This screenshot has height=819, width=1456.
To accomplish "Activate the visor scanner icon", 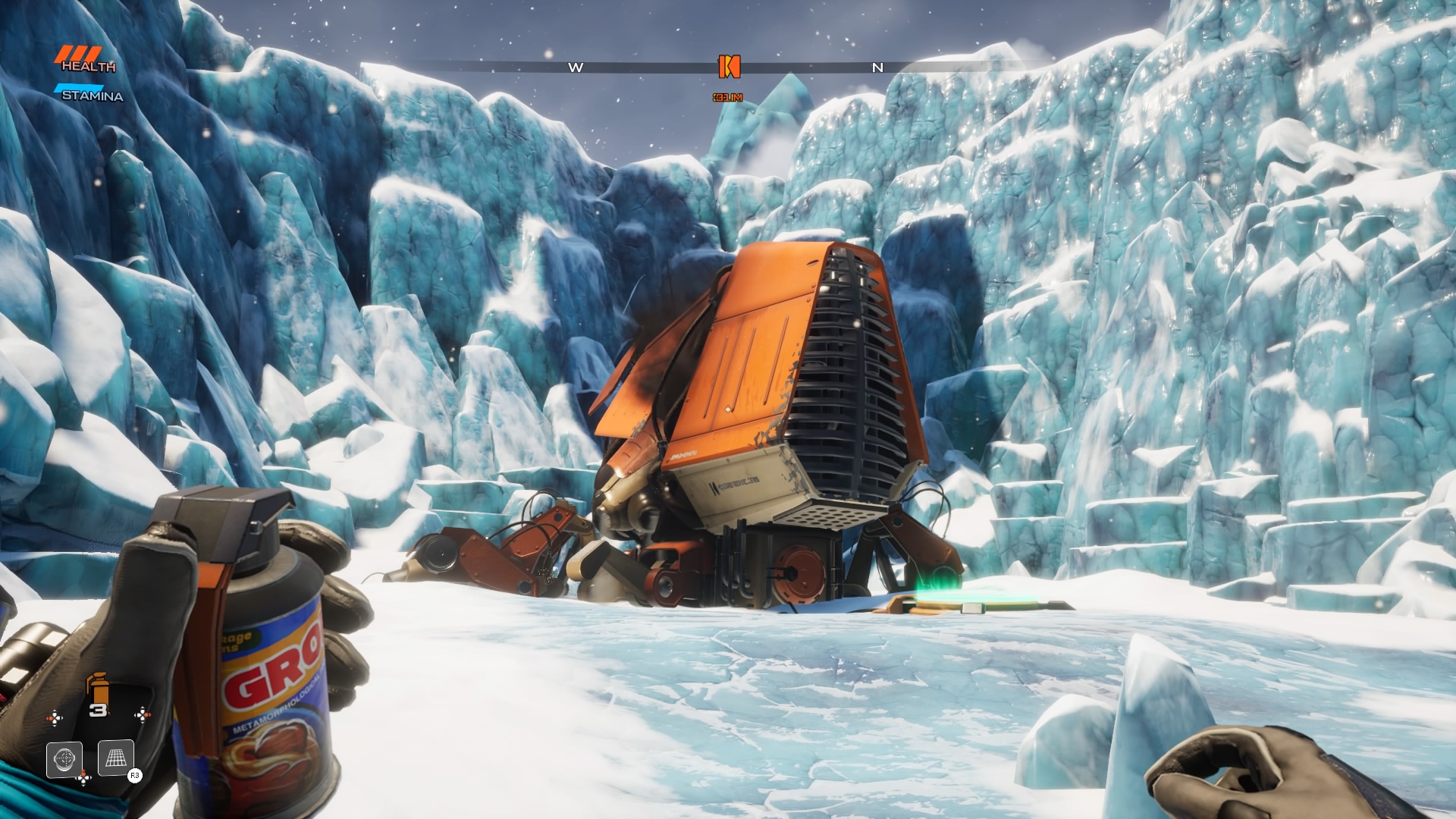I will [64, 758].
